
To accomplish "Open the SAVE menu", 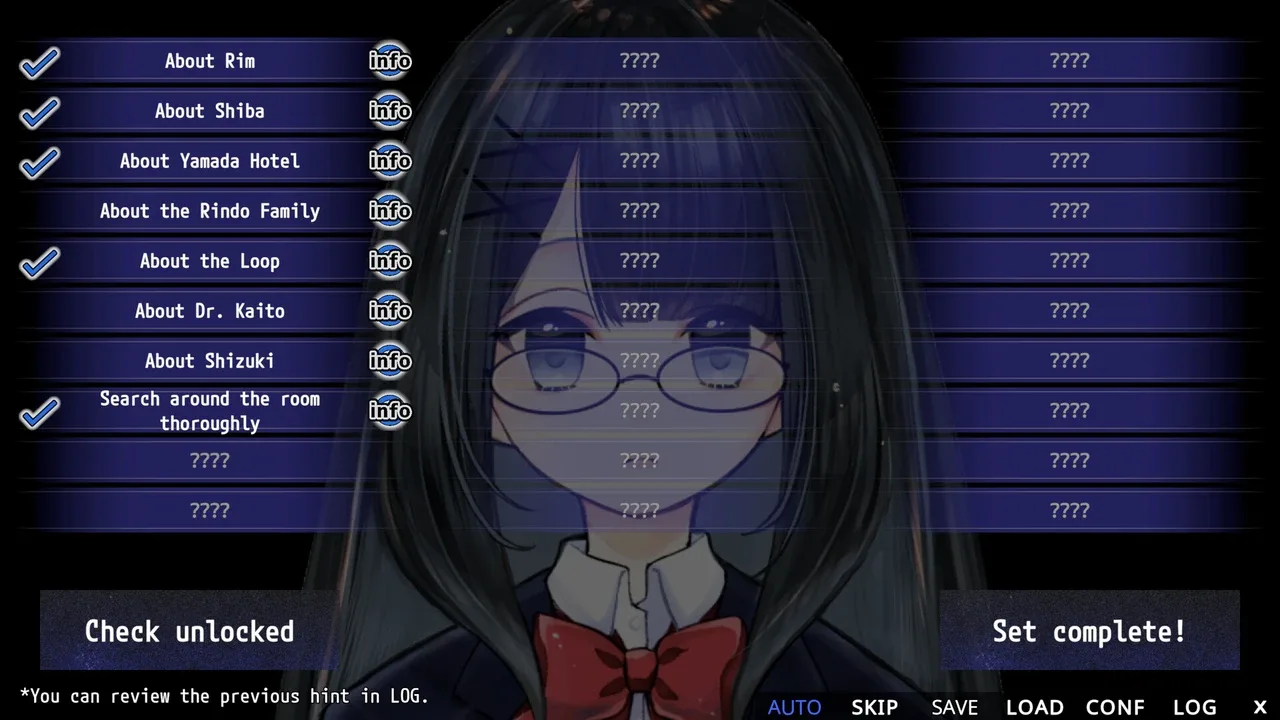I will click(x=954, y=707).
